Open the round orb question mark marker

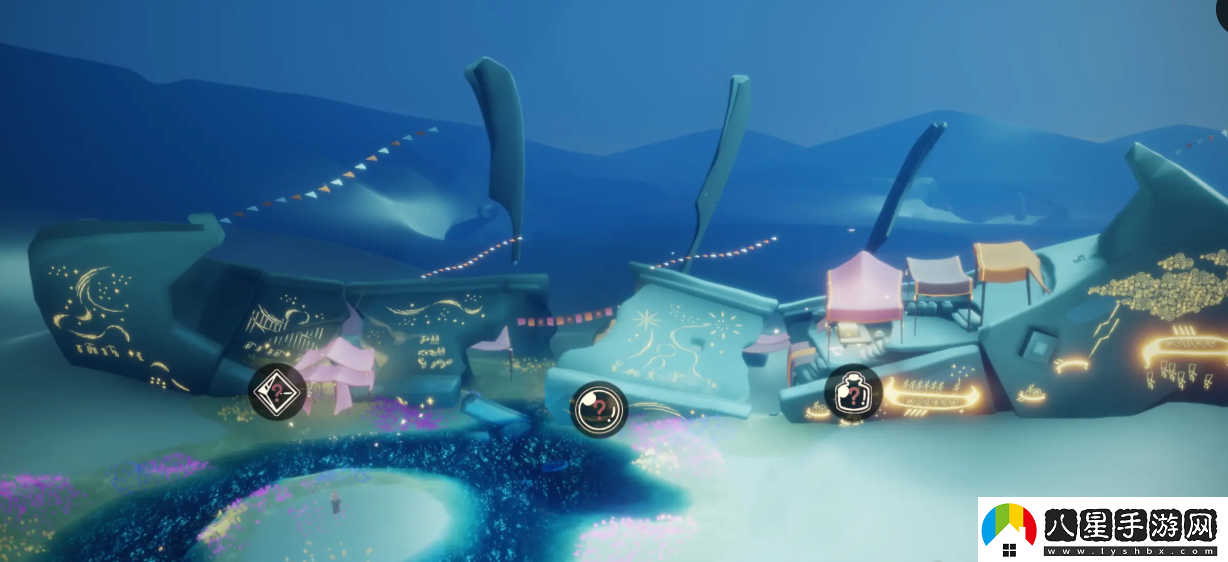pyautogui.click(x=598, y=409)
